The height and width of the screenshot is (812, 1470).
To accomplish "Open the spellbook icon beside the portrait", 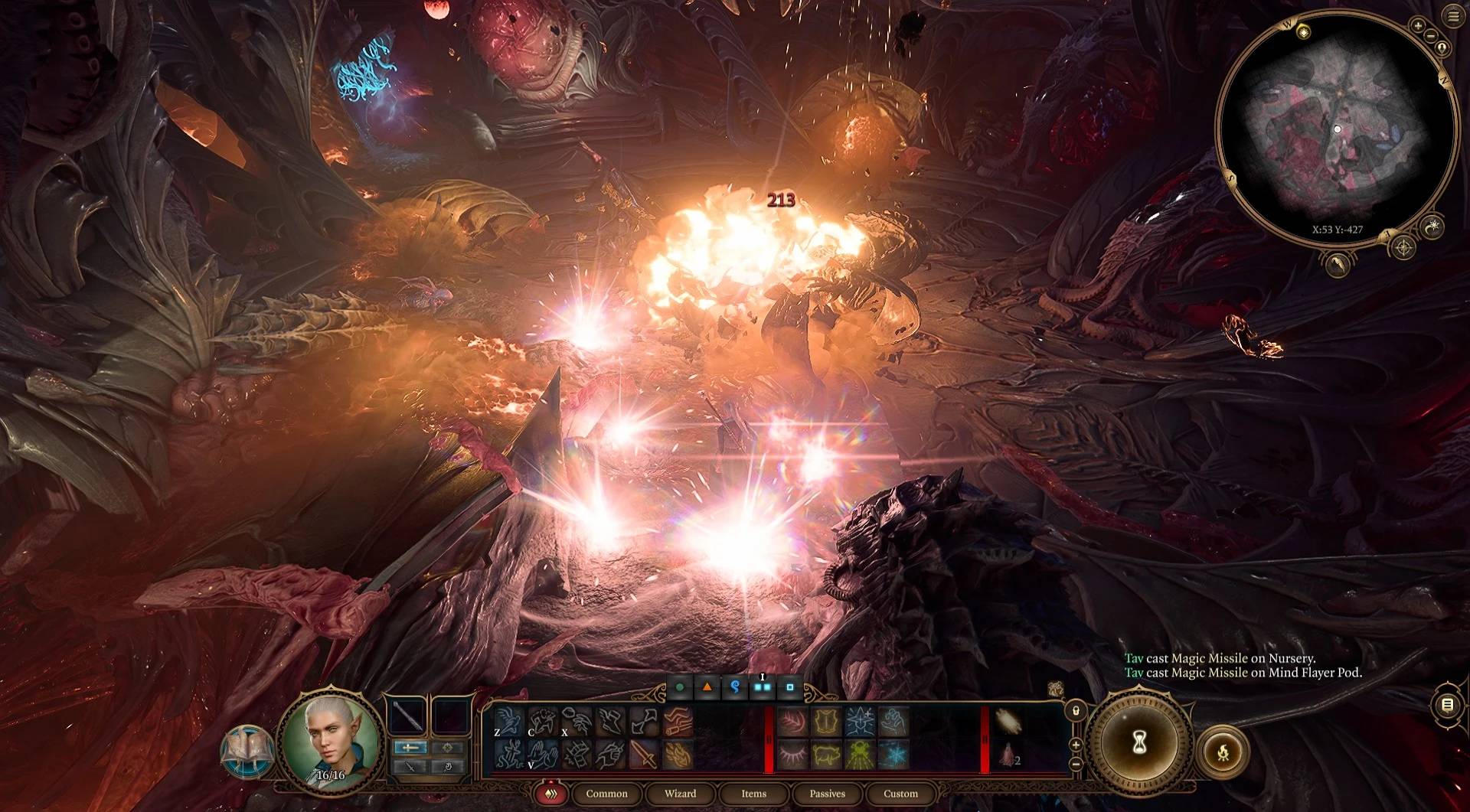I will pyautogui.click(x=245, y=752).
